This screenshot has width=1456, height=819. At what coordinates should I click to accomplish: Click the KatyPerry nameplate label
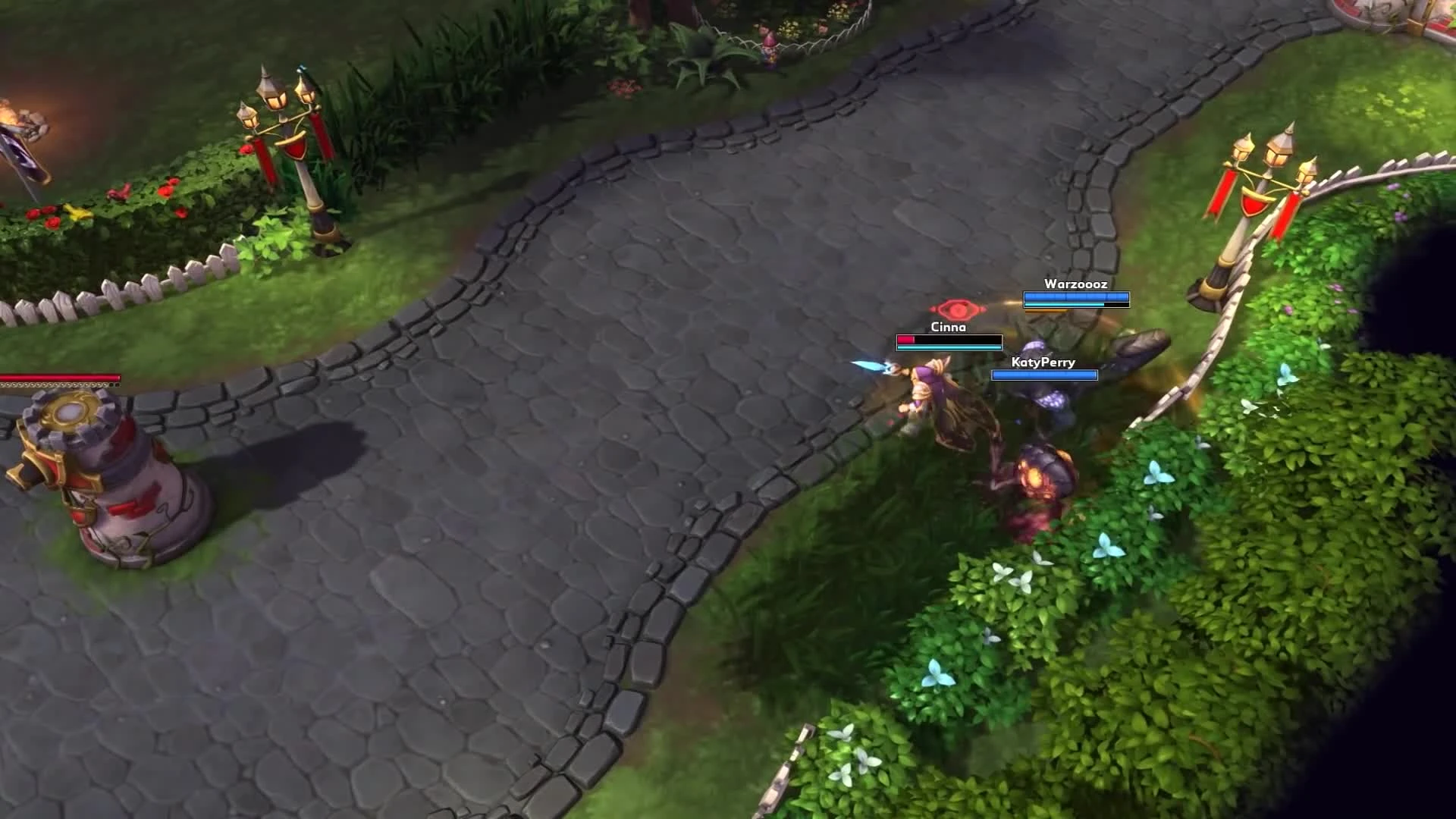coord(1043,362)
